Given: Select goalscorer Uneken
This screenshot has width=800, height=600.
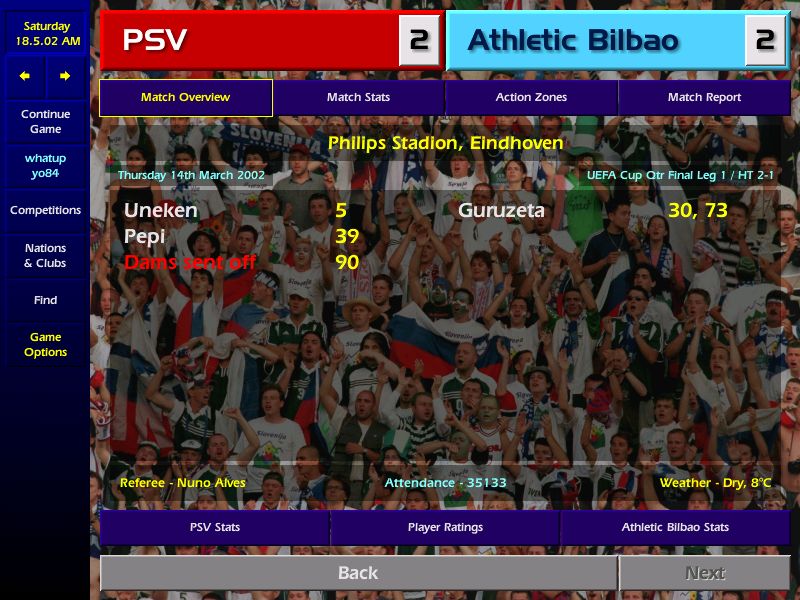Looking at the screenshot, I should point(161,211).
